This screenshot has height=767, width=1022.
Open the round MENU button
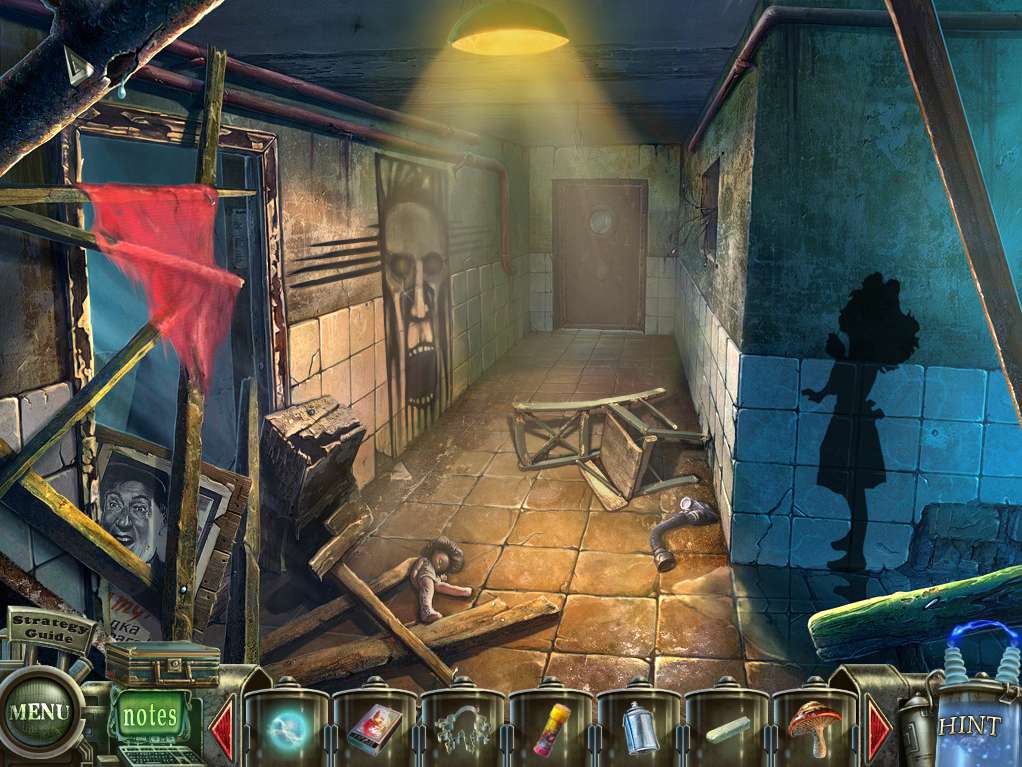tap(40, 712)
